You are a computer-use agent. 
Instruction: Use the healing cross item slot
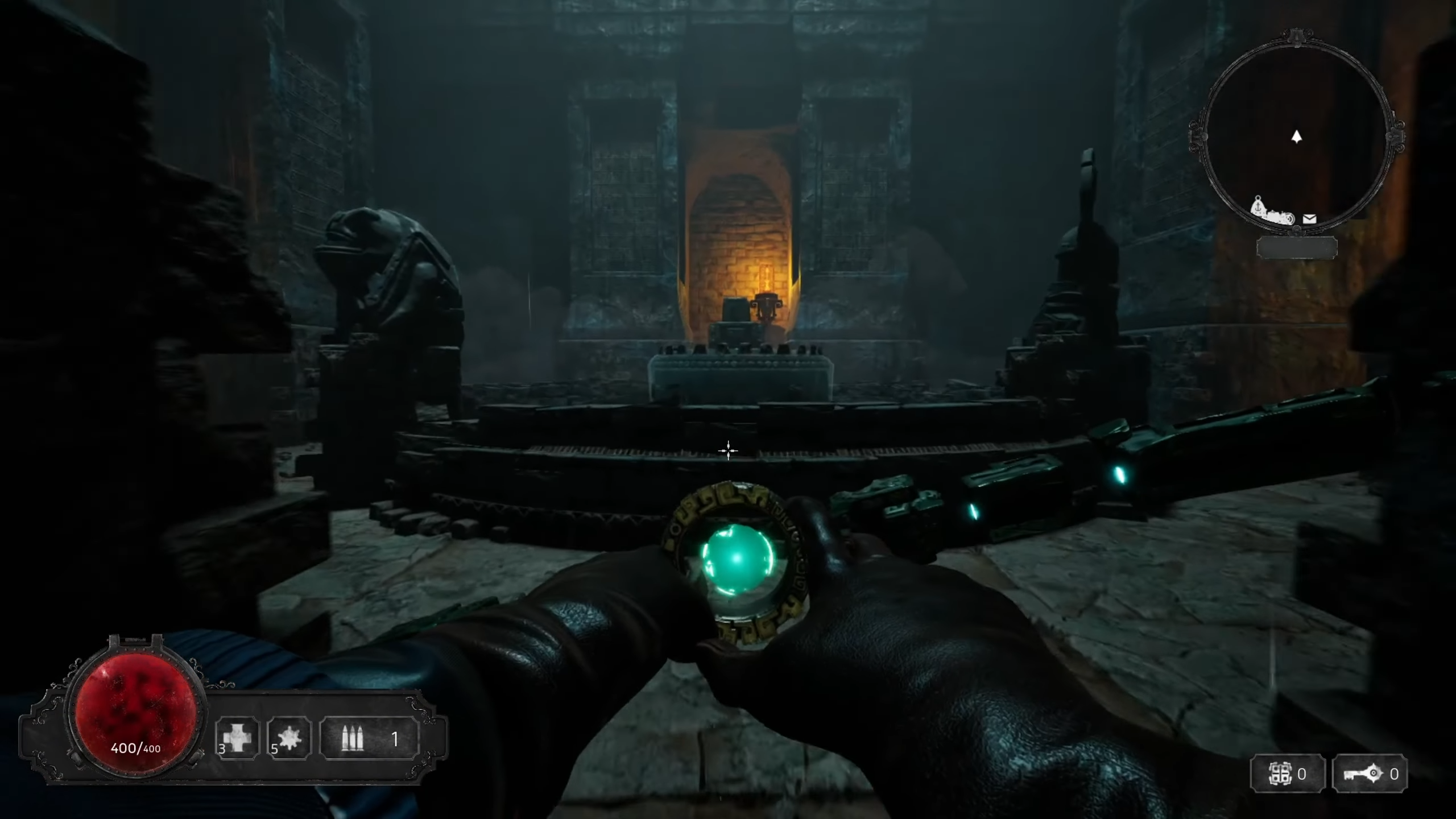(x=237, y=738)
